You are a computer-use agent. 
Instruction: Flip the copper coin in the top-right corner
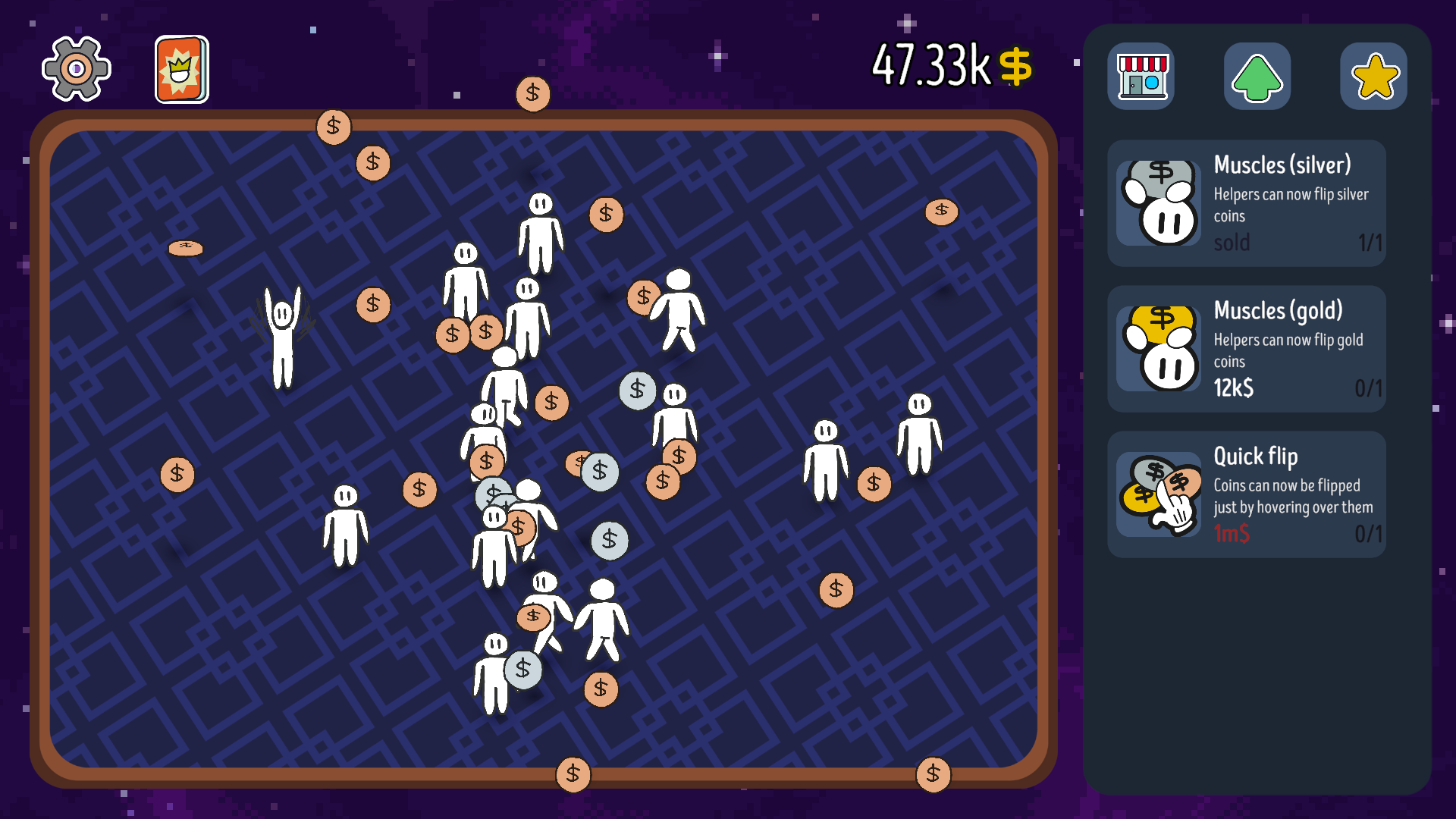(940, 213)
